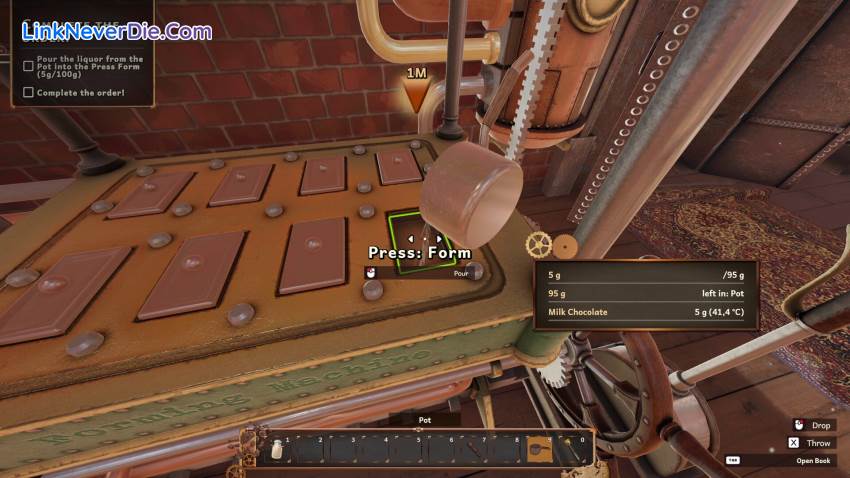This screenshot has width=850, height=478.
Task: Click the 'Complete the order!' objective checkbox
Action: tap(28, 92)
